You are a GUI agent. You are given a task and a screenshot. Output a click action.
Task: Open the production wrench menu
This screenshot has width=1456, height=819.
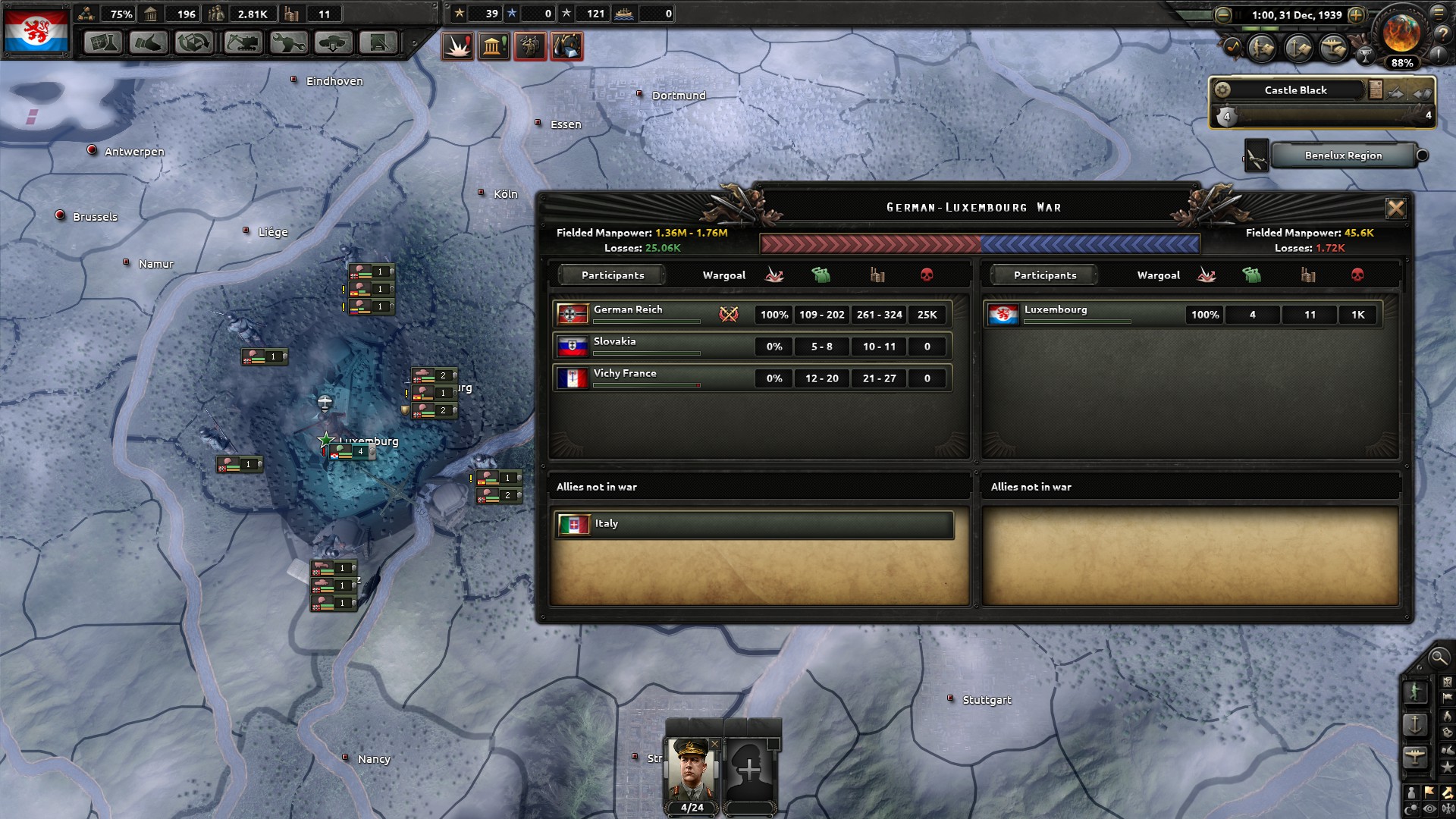tap(287, 43)
